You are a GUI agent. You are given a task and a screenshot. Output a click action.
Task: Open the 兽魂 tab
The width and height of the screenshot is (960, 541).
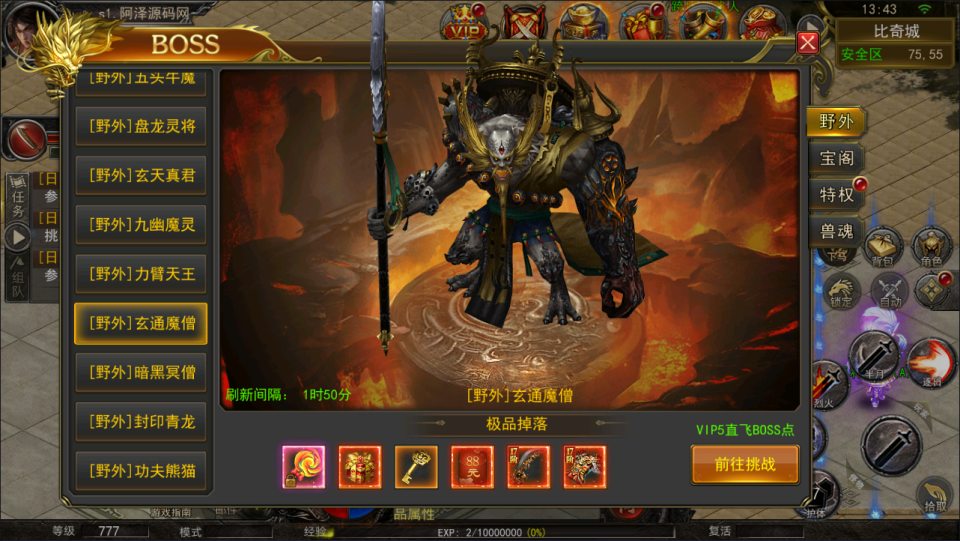(836, 231)
